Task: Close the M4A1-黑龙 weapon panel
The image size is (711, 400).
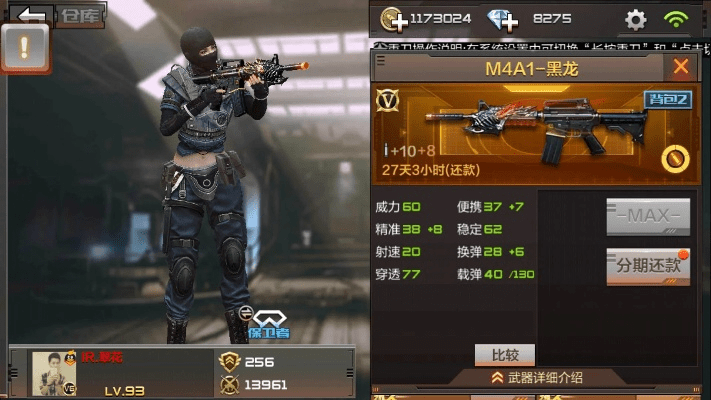Action: click(x=681, y=68)
